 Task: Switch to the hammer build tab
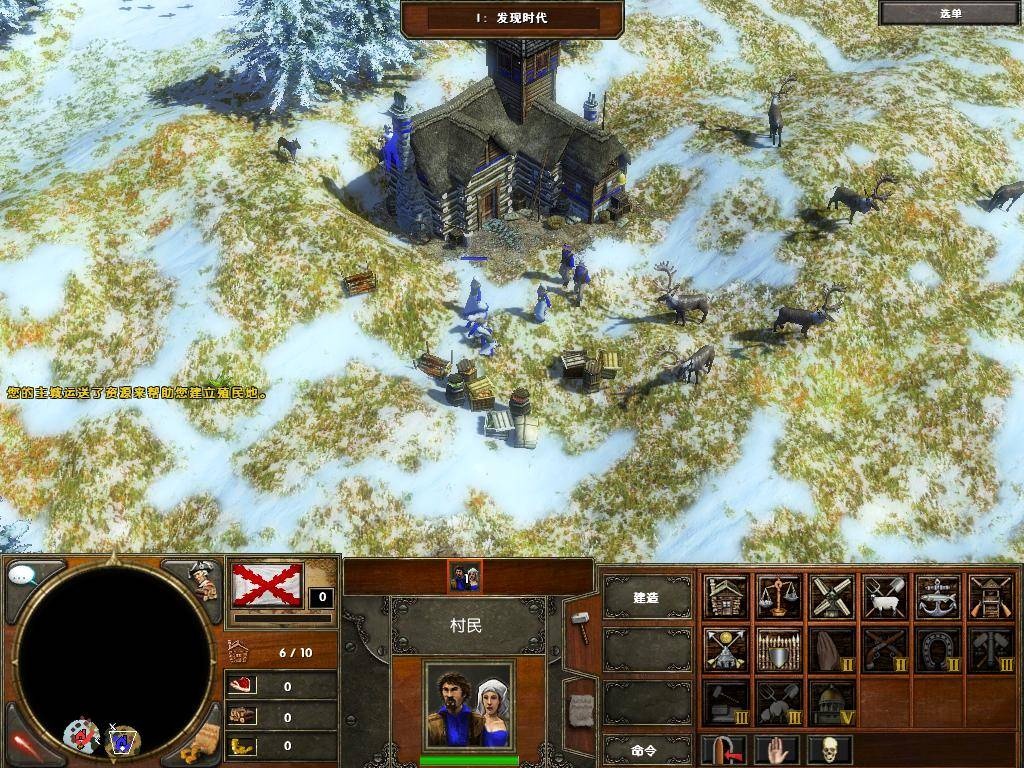point(580,626)
